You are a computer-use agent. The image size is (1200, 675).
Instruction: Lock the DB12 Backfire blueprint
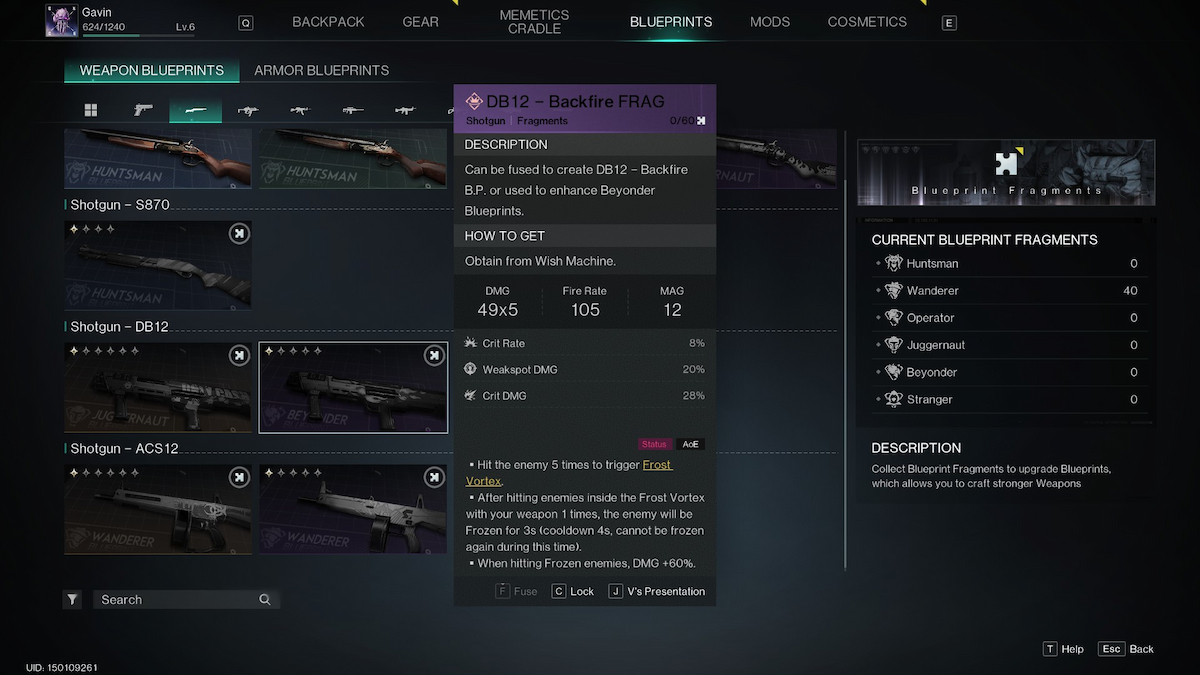[573, 591]
